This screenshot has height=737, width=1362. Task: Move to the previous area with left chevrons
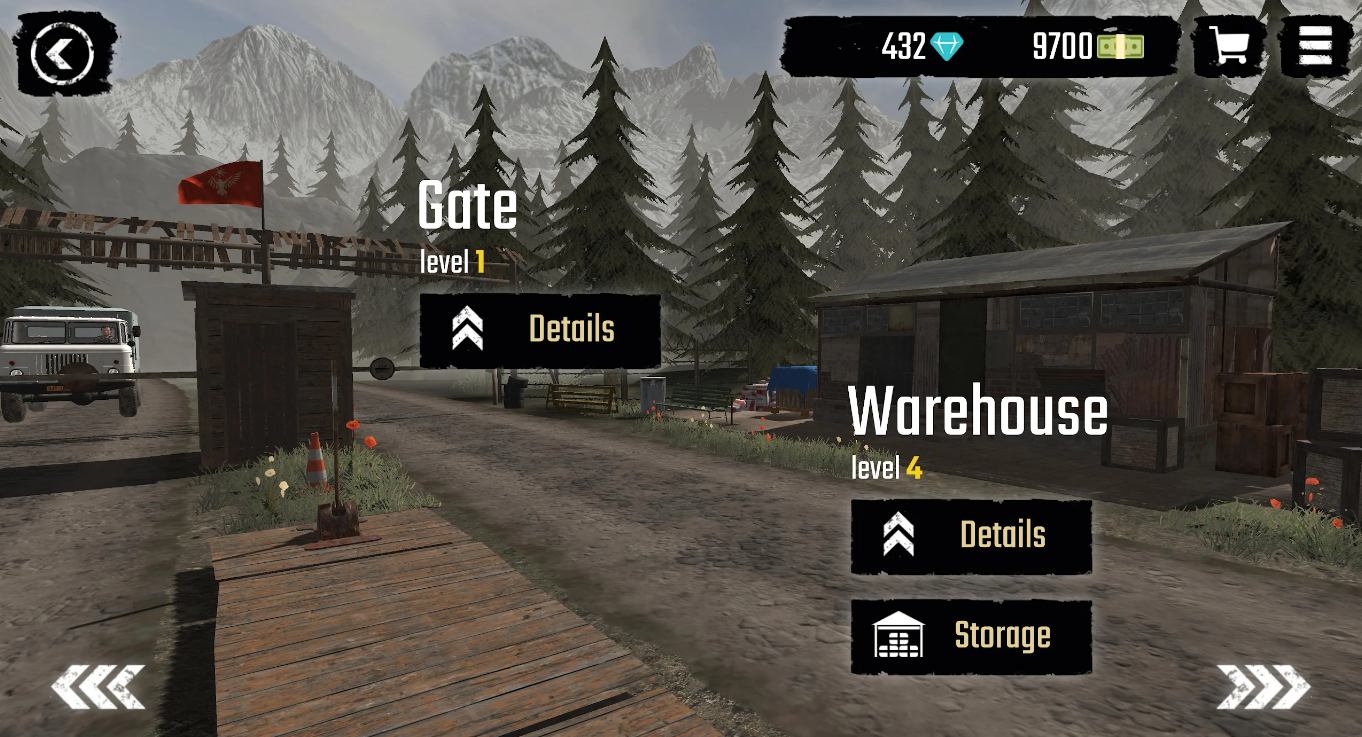coord(98,687)
